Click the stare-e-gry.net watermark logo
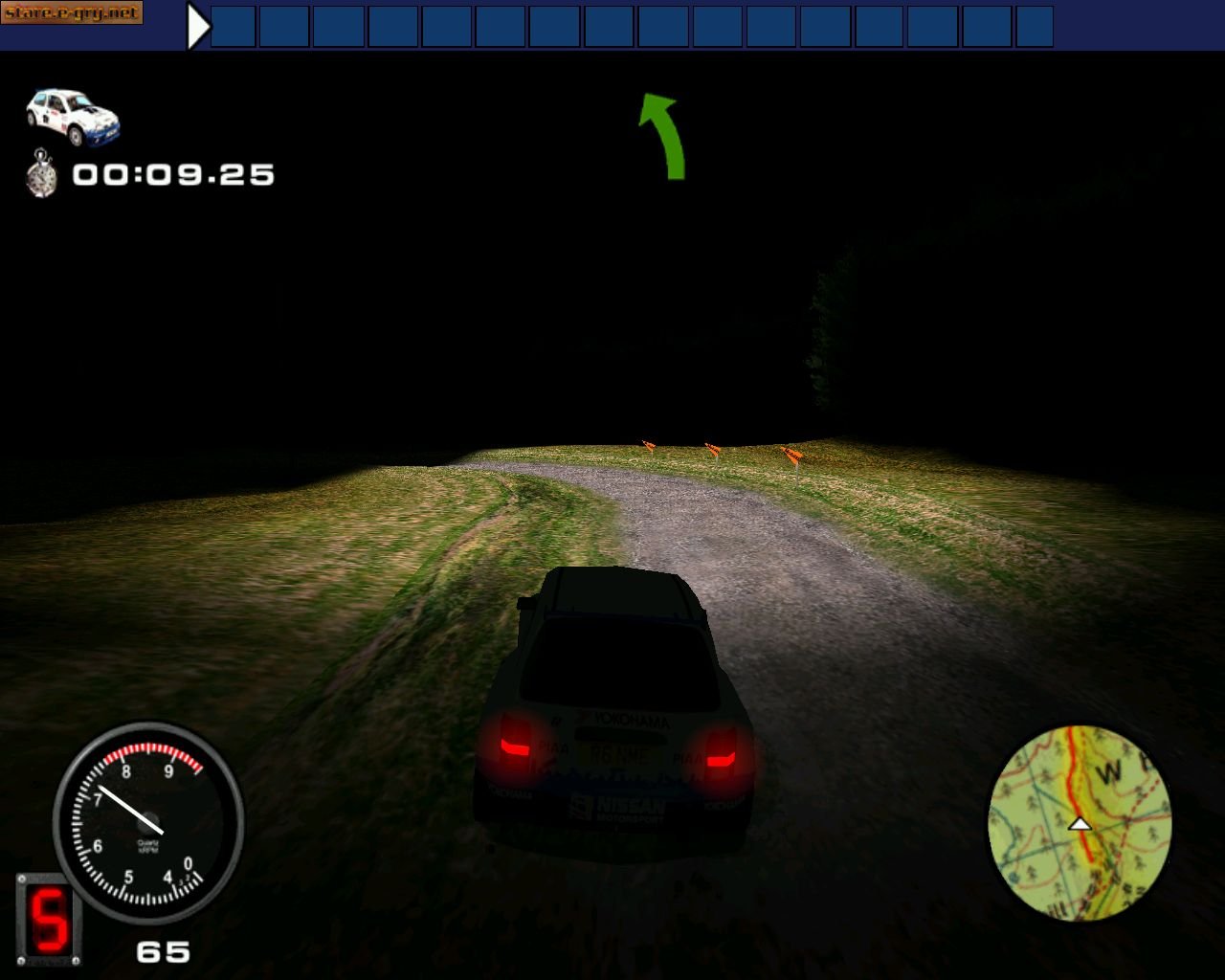 tap(72, 13)
